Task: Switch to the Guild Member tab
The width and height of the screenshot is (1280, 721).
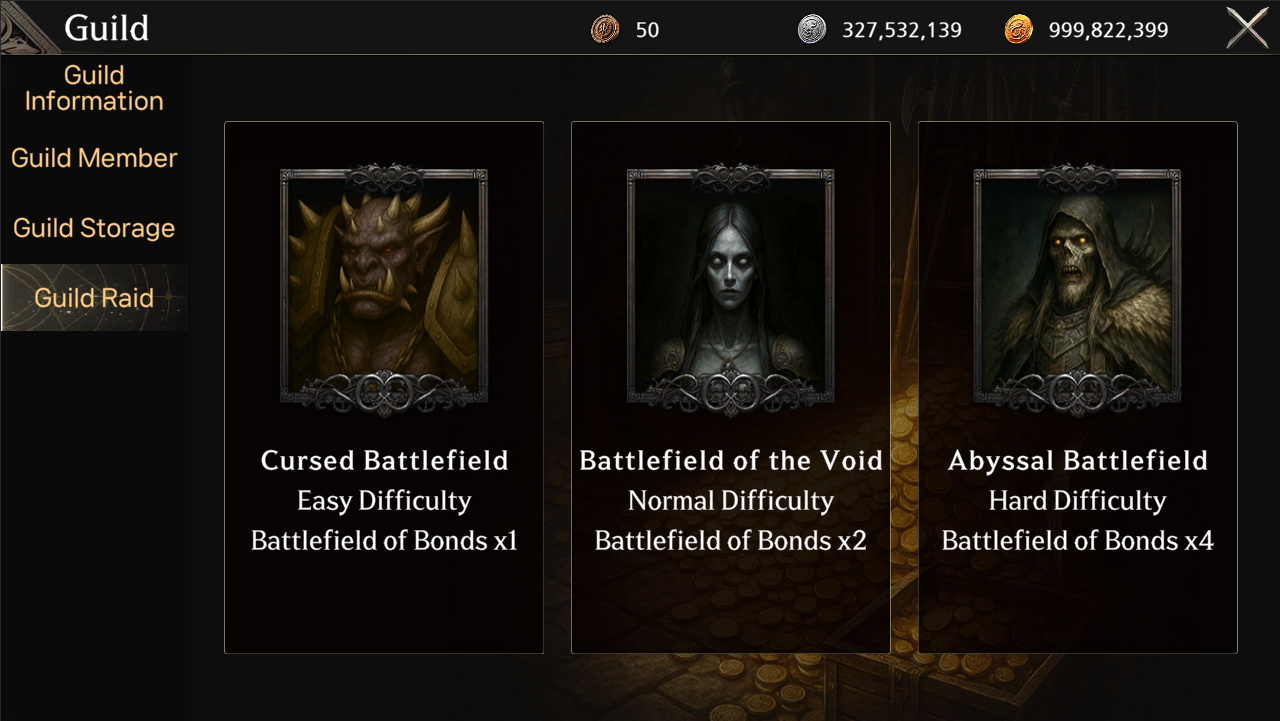Action: (94, 158)
